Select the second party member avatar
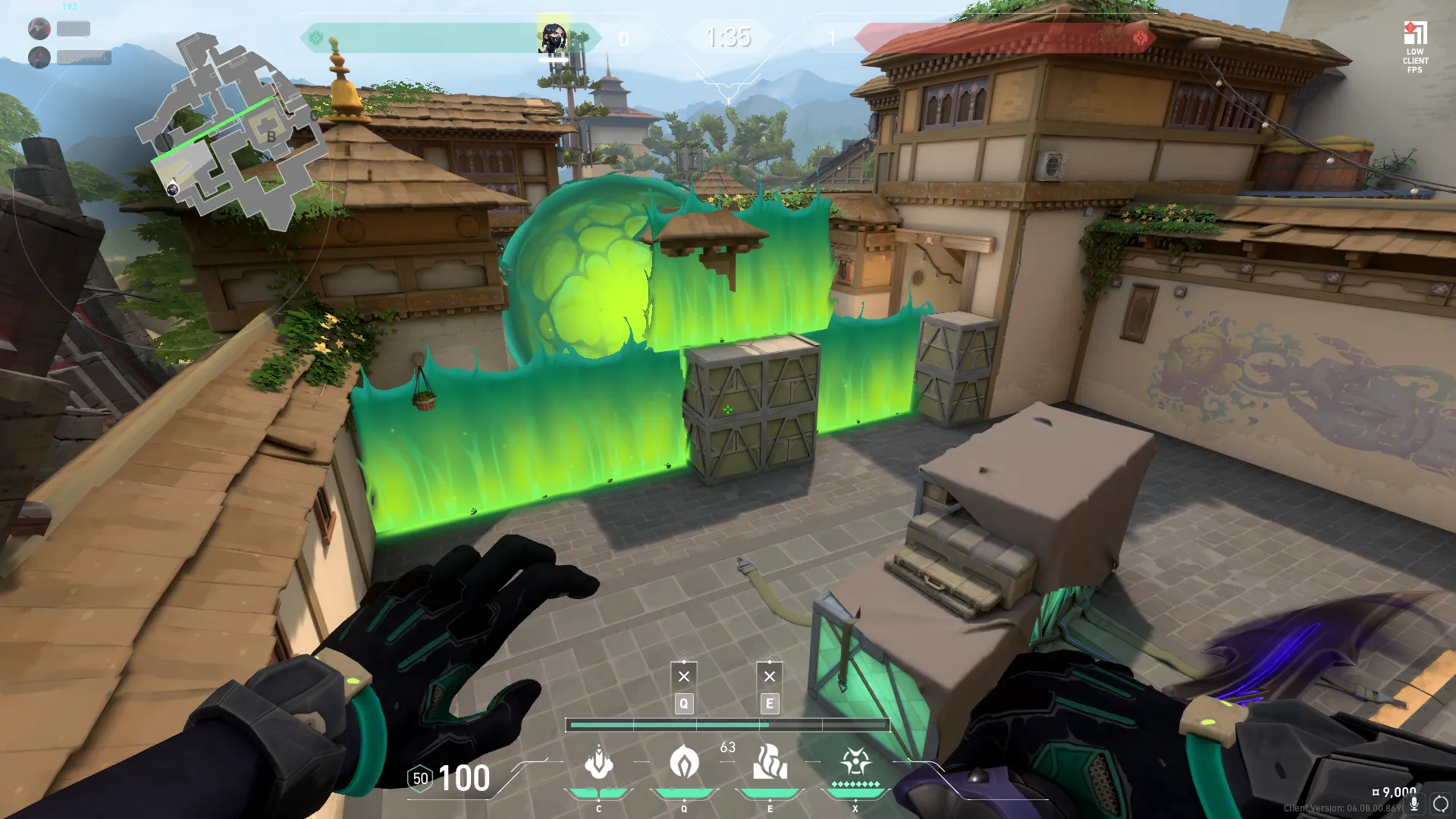Screen dimensions: 1456x819 [39, 58]
